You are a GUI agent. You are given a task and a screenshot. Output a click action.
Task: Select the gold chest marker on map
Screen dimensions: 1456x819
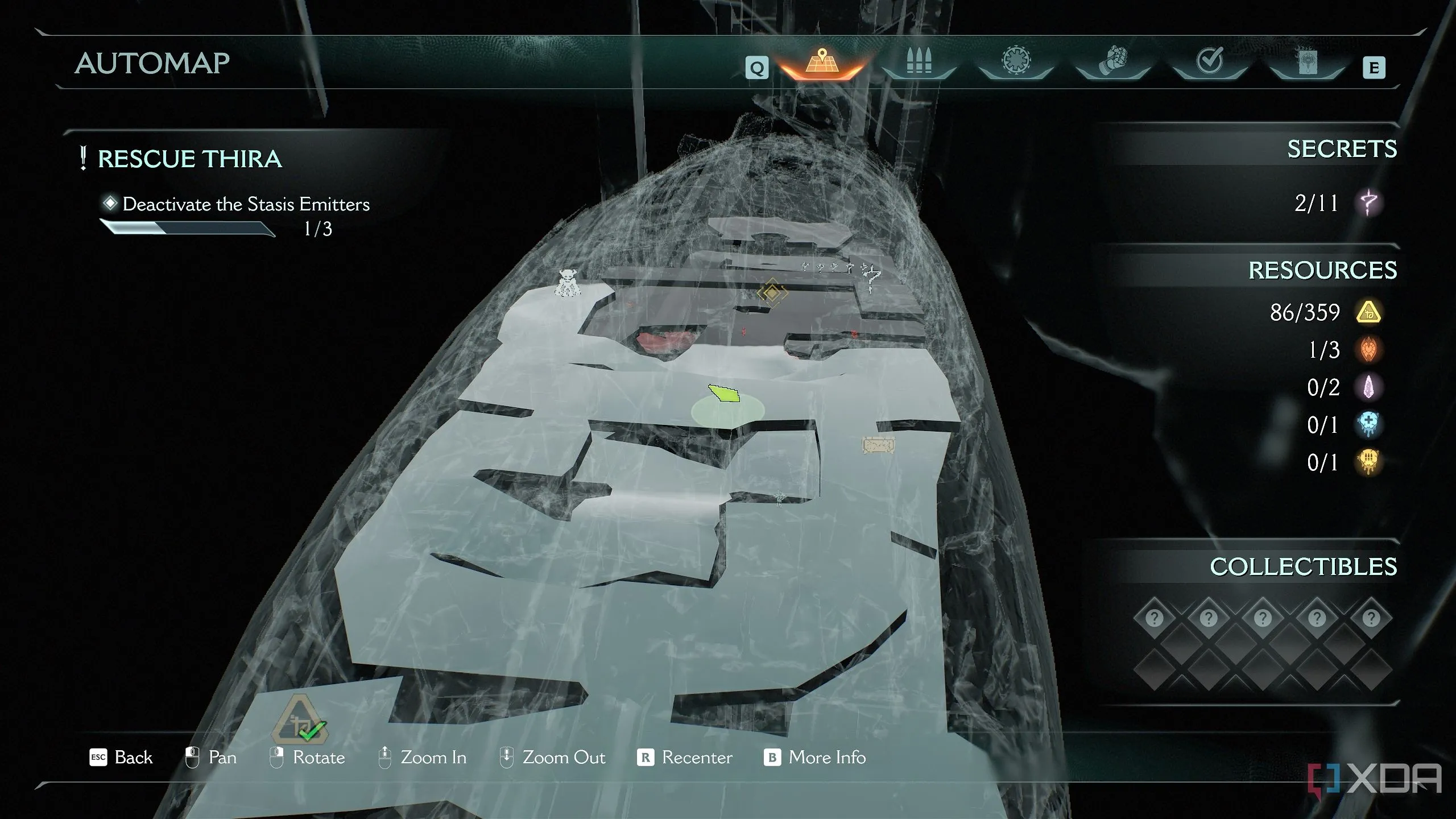click(878, 445)
